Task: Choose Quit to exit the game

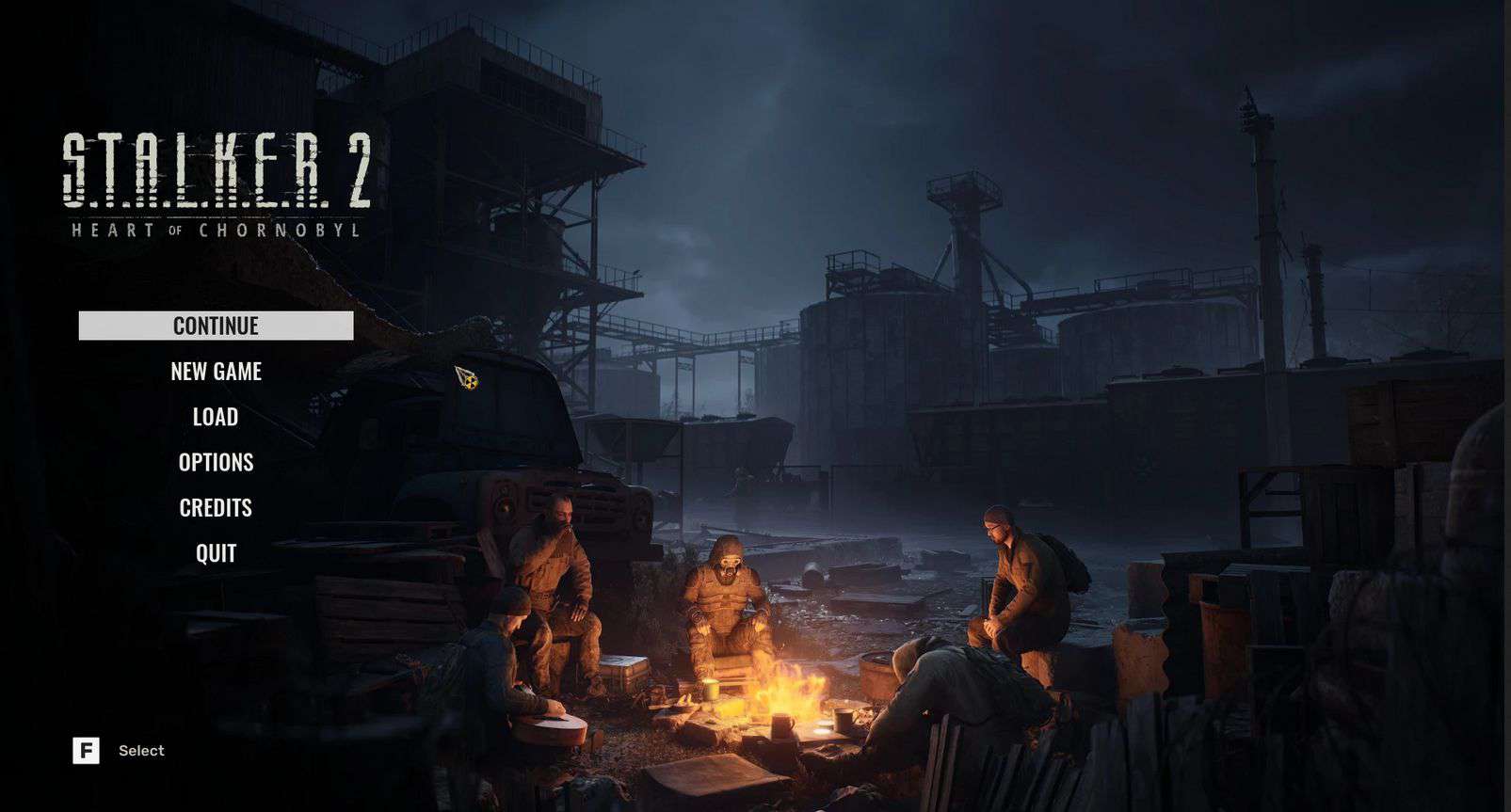Action: click(216, 553)
